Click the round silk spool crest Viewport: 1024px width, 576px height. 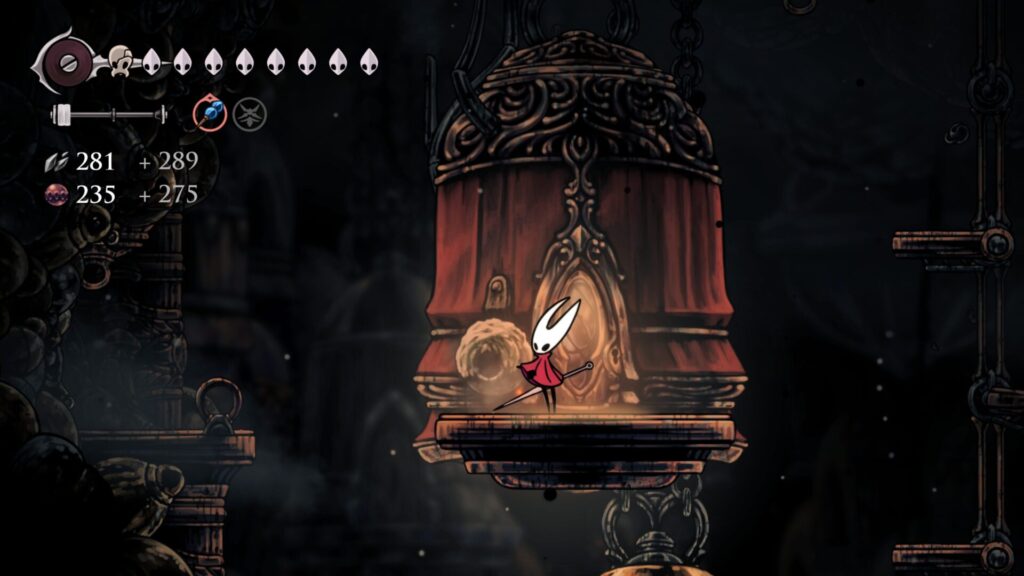tap(68, 62)
